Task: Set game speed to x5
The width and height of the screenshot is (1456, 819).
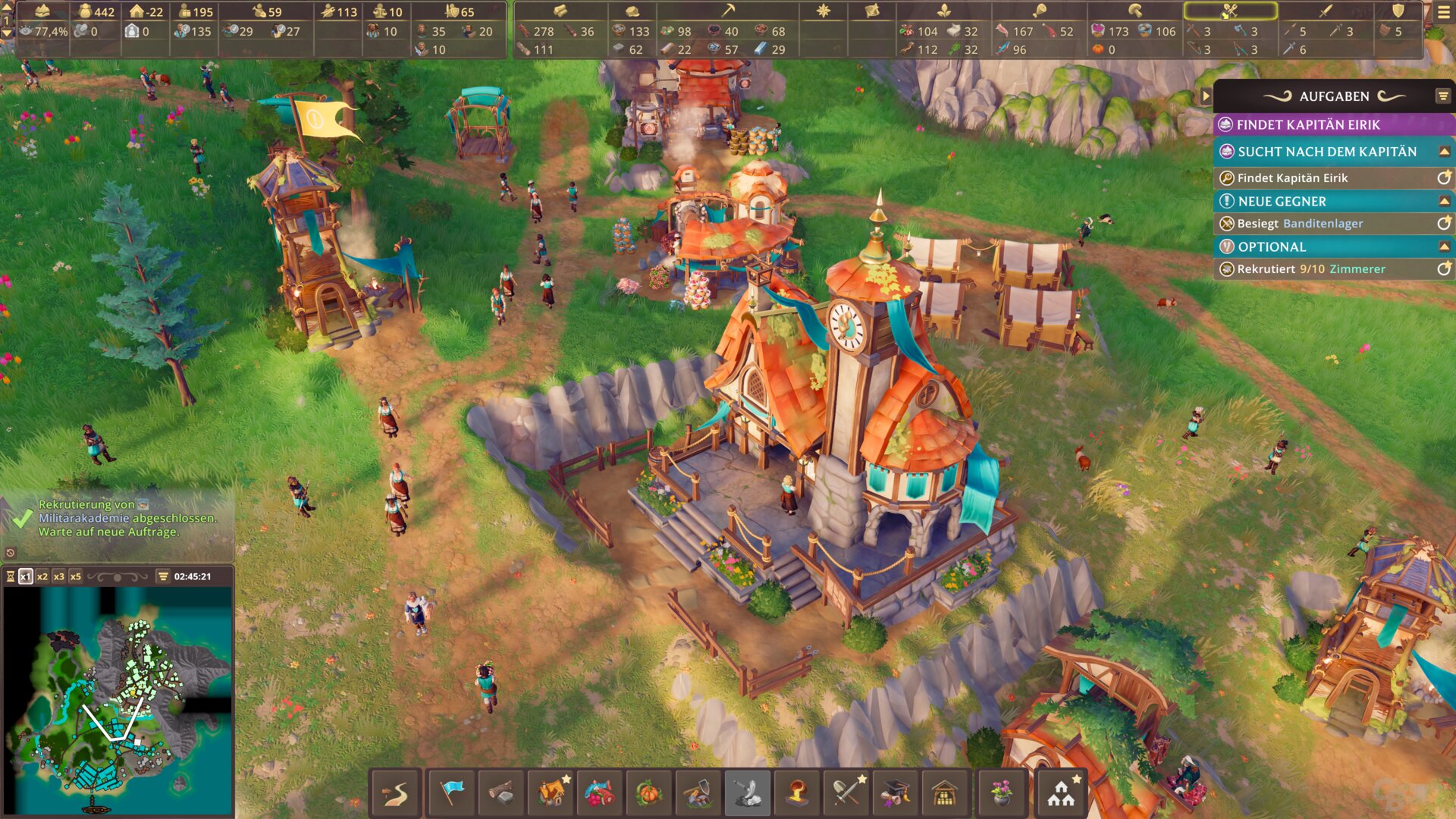Action: (76, 576)
